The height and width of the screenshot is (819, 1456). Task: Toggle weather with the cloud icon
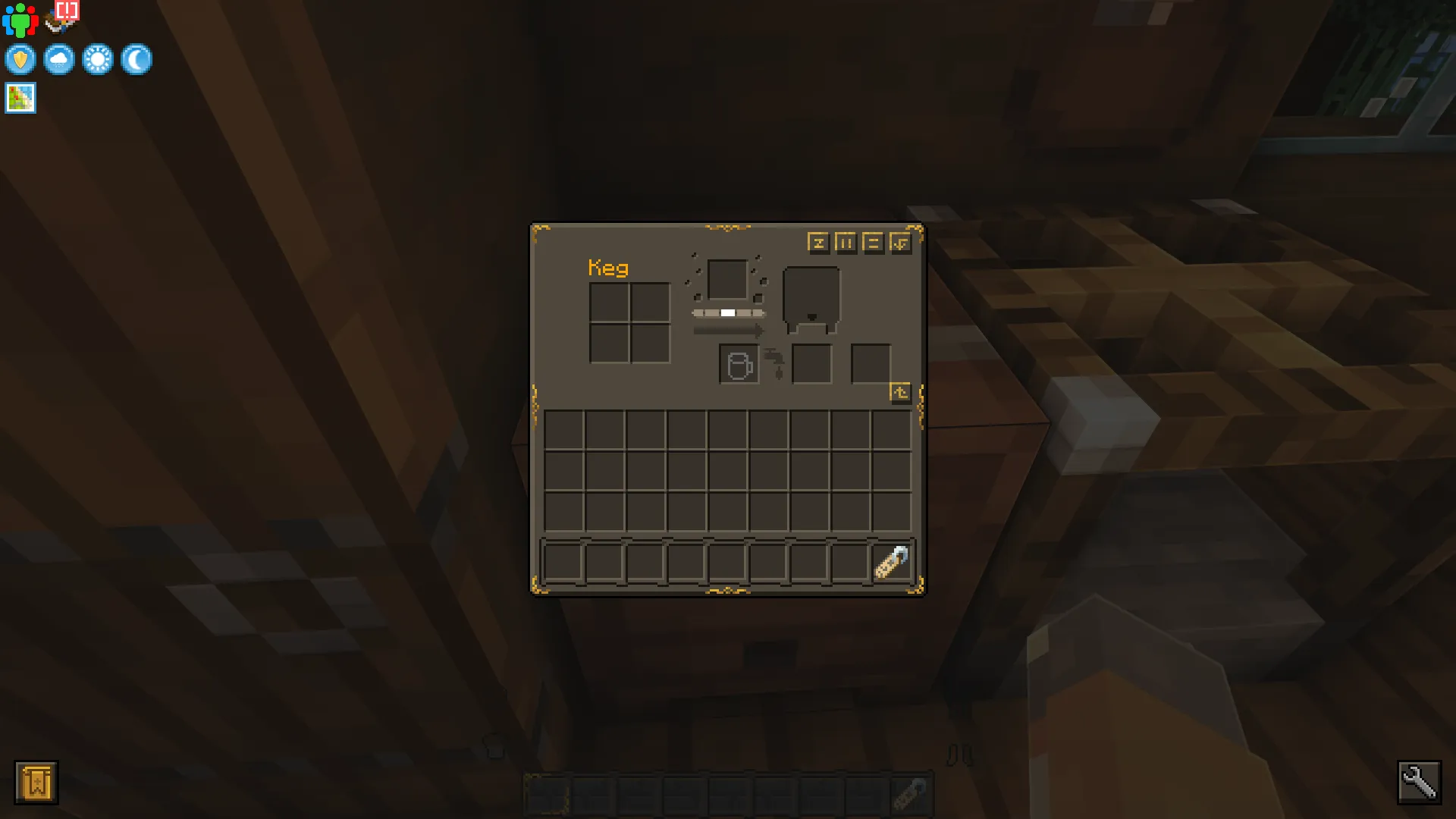(59, 59)
